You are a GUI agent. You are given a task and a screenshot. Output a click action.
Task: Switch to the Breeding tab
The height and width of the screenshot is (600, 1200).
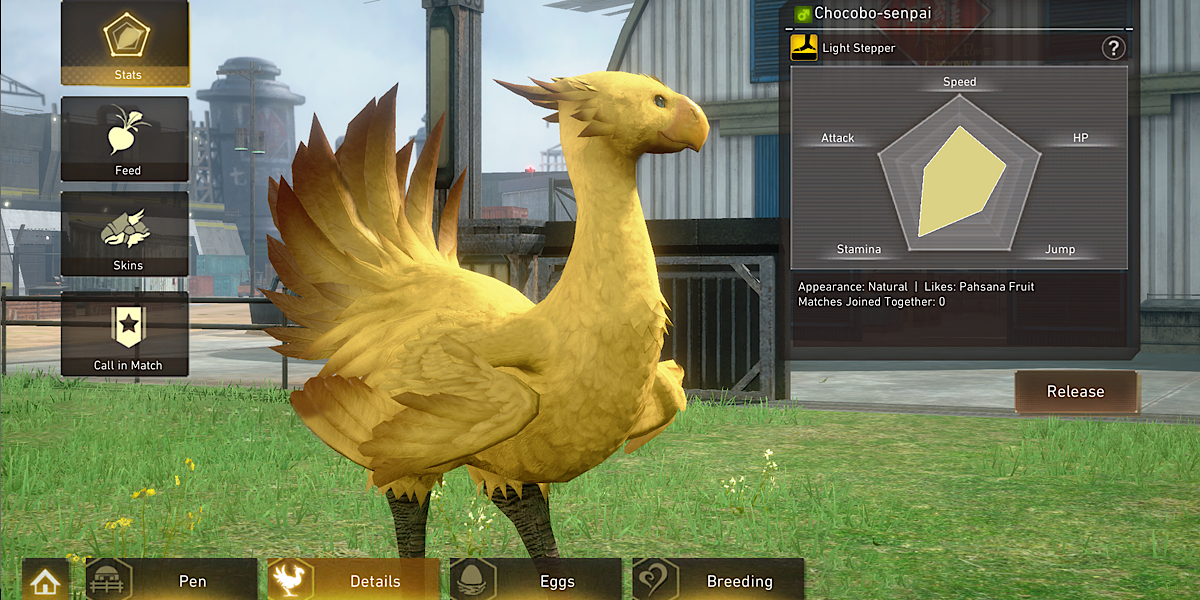tap(718, 581)
